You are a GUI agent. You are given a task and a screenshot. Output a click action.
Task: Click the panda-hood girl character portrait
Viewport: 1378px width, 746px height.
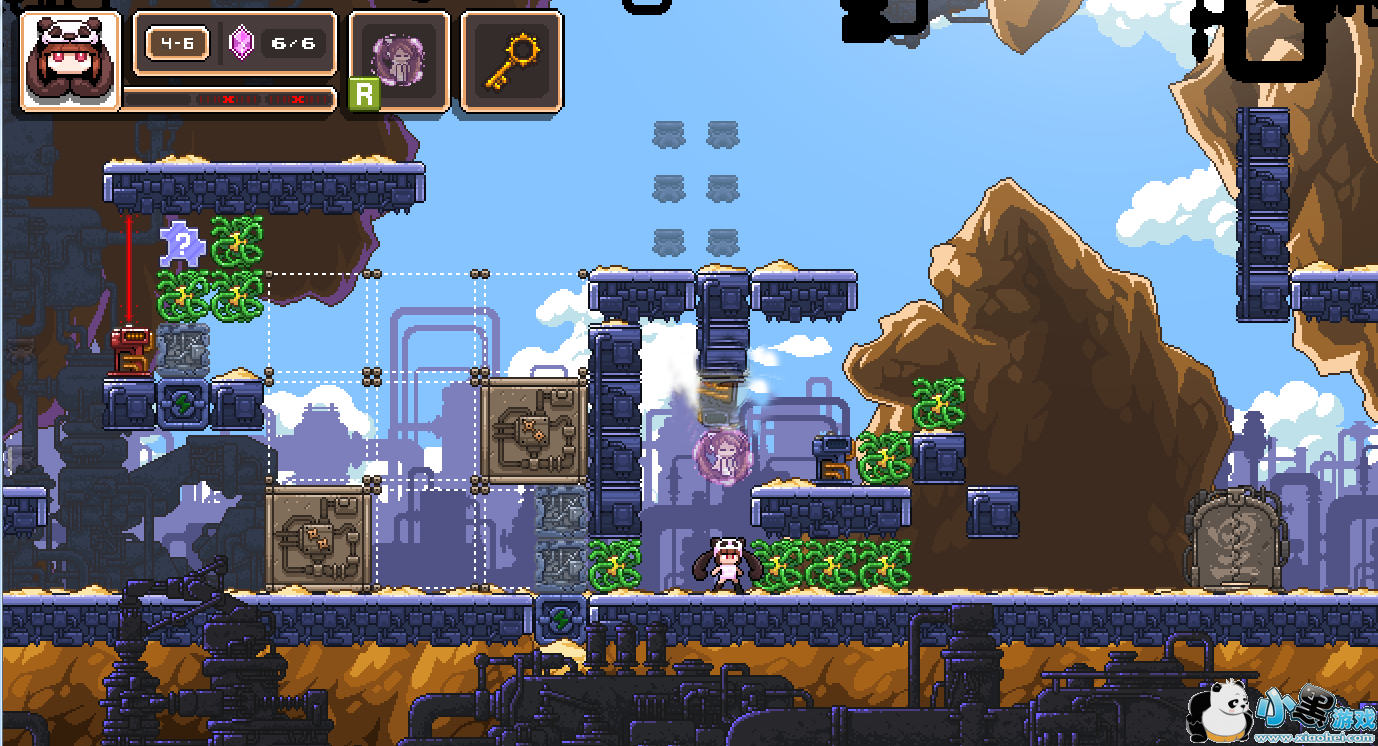point(70,60)
